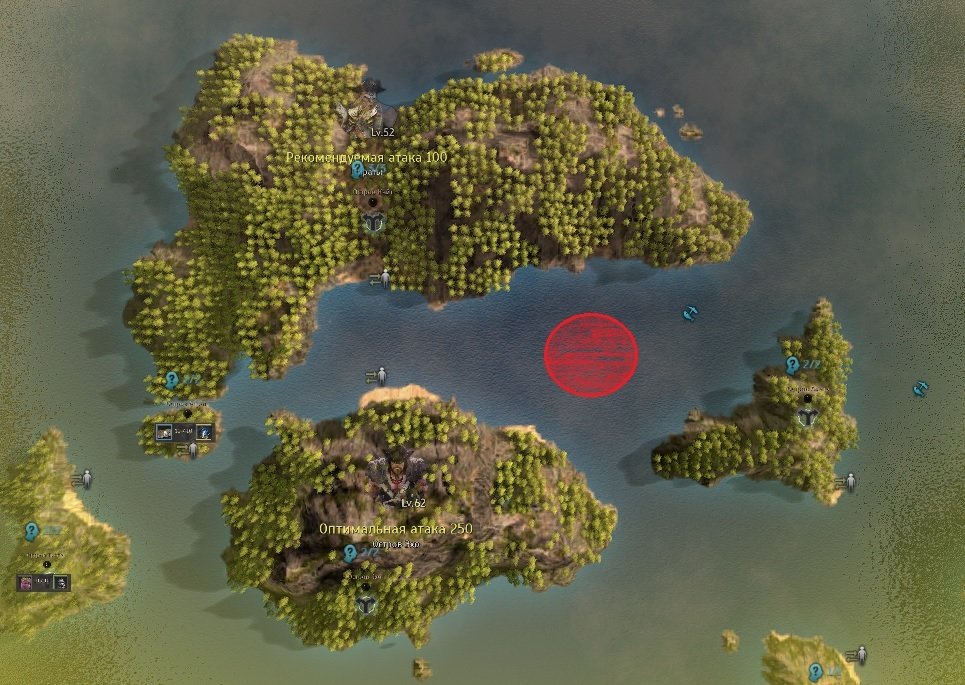965x685 pixels.
Task: Open the node icon below the Lv.62 zone
Action: (x=367, y=604)
